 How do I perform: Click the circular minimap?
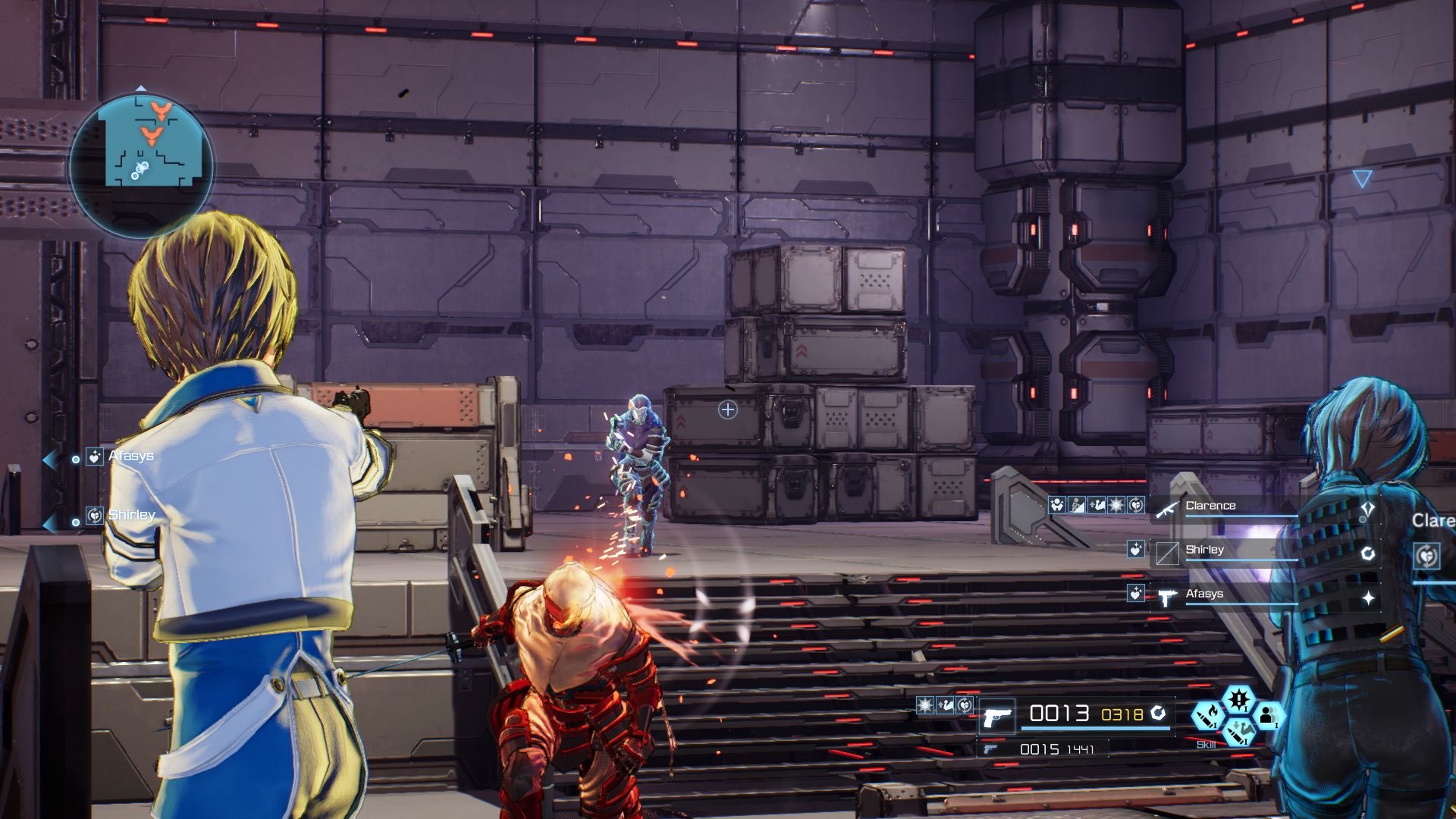(x=142, y=162)
